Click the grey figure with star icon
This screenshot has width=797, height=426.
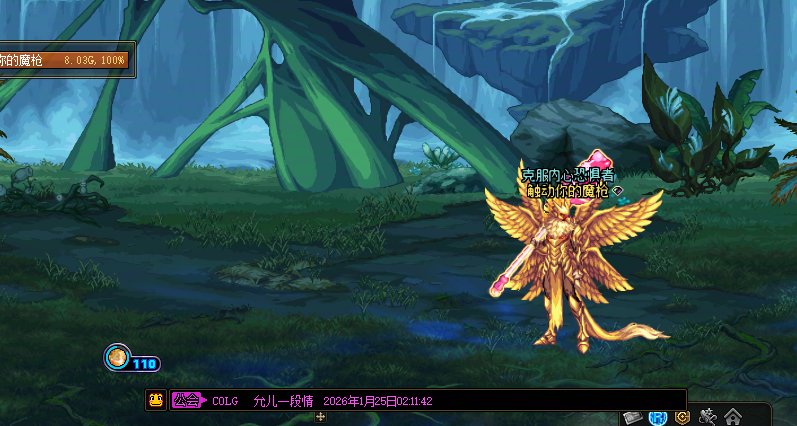click(708, 416)
